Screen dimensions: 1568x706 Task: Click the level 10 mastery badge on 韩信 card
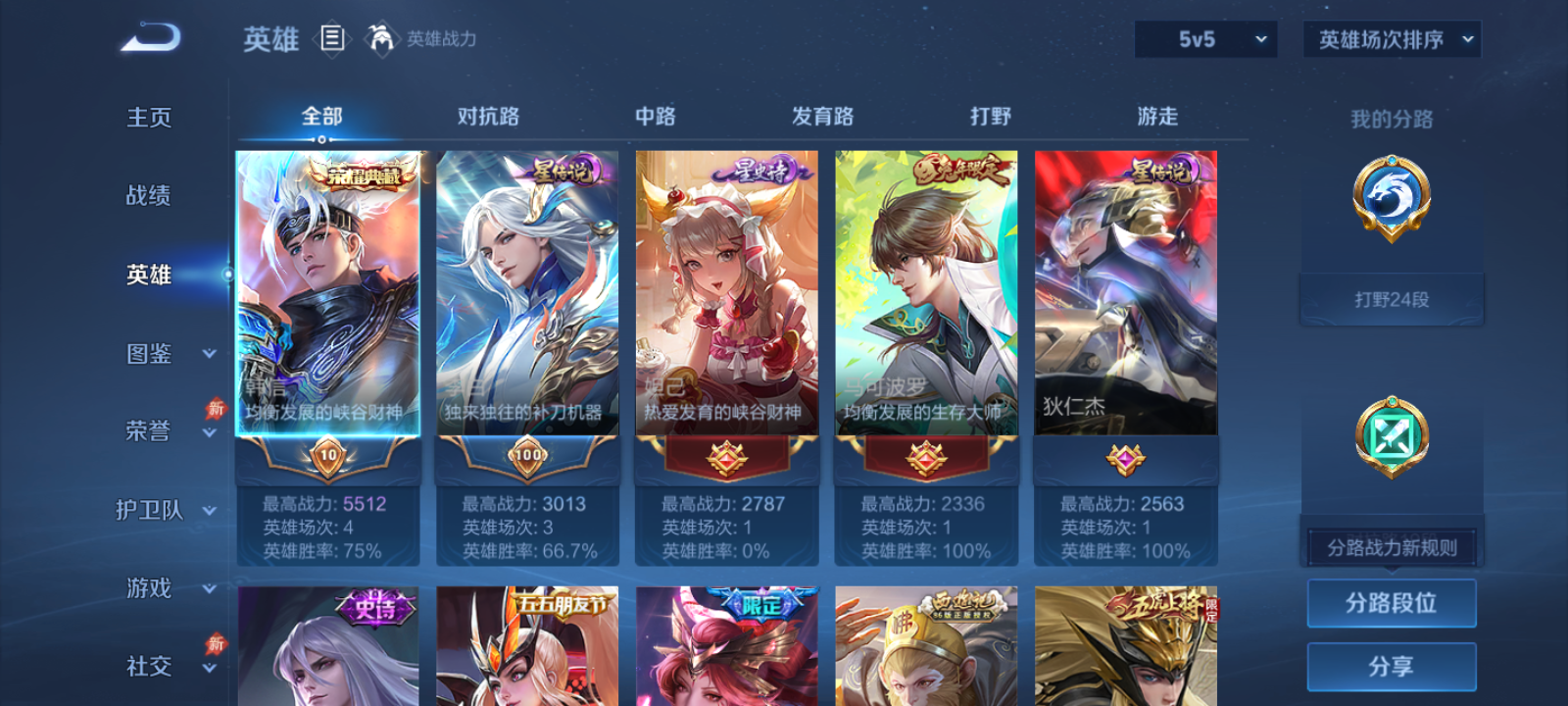click(329, 456)
